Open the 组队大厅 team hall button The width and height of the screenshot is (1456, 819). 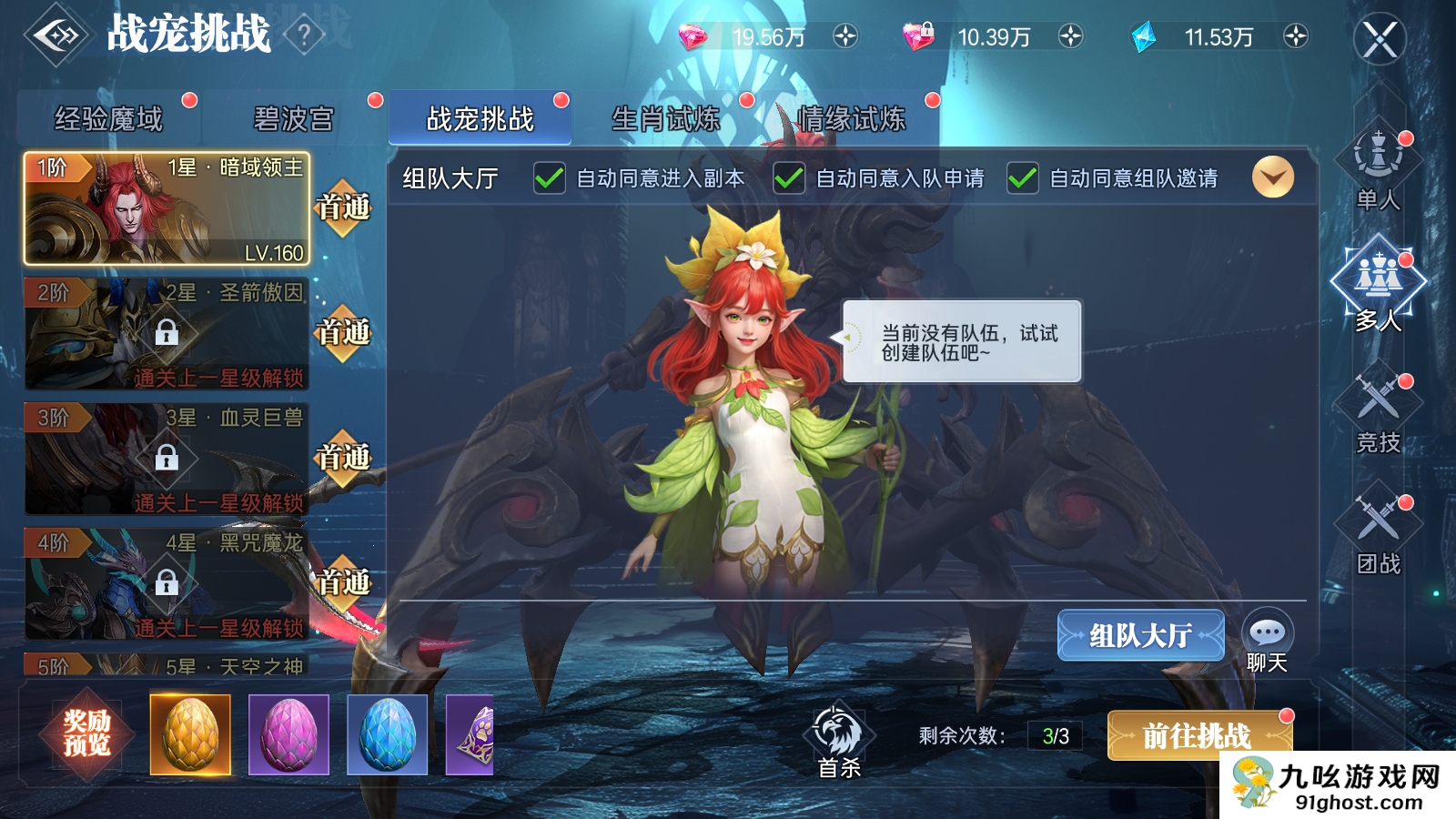pos(1141,635)
